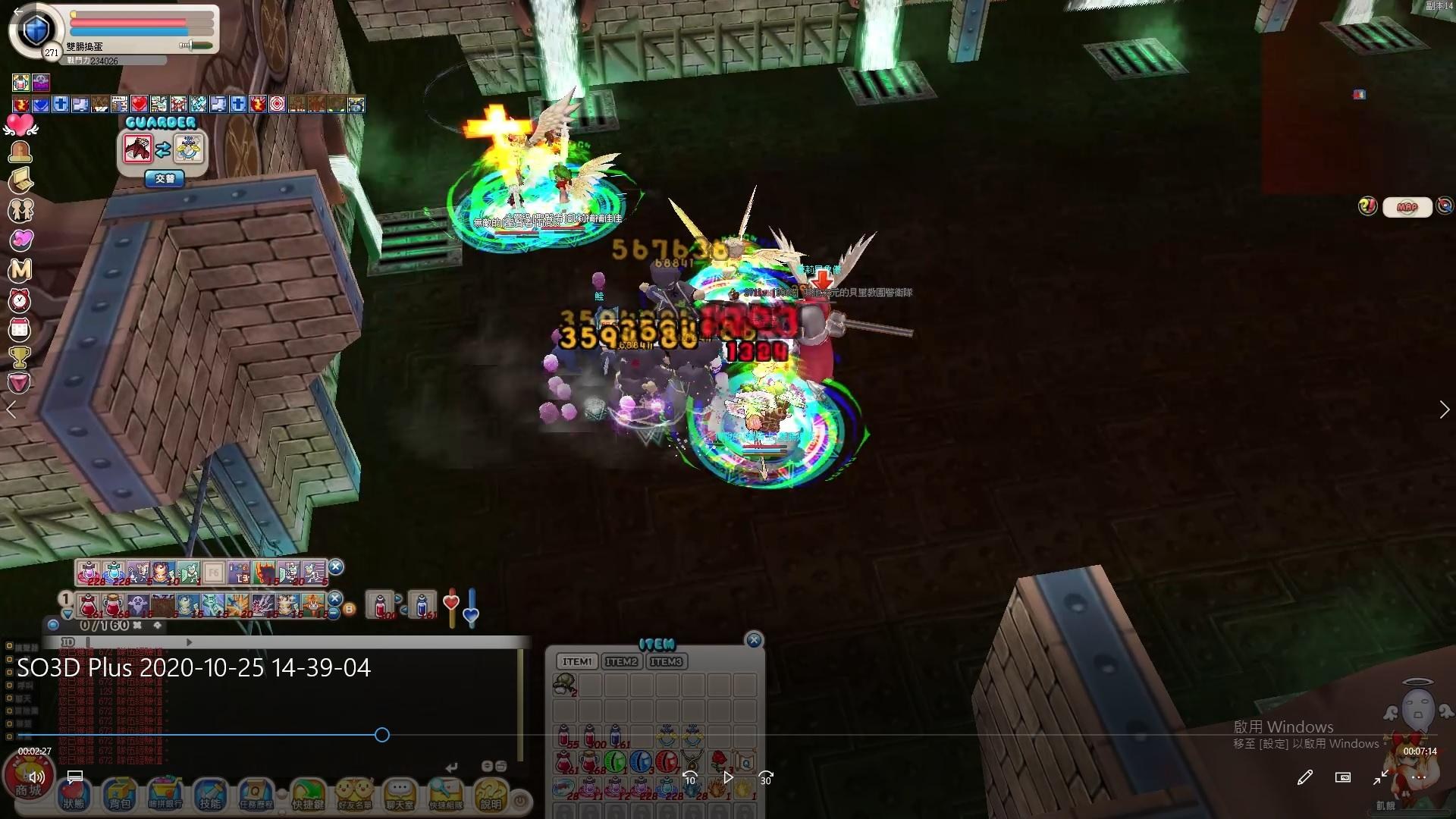This screenshot has height=819, width=1456.
Task: Select the green sack item slot
Action: 563,686
